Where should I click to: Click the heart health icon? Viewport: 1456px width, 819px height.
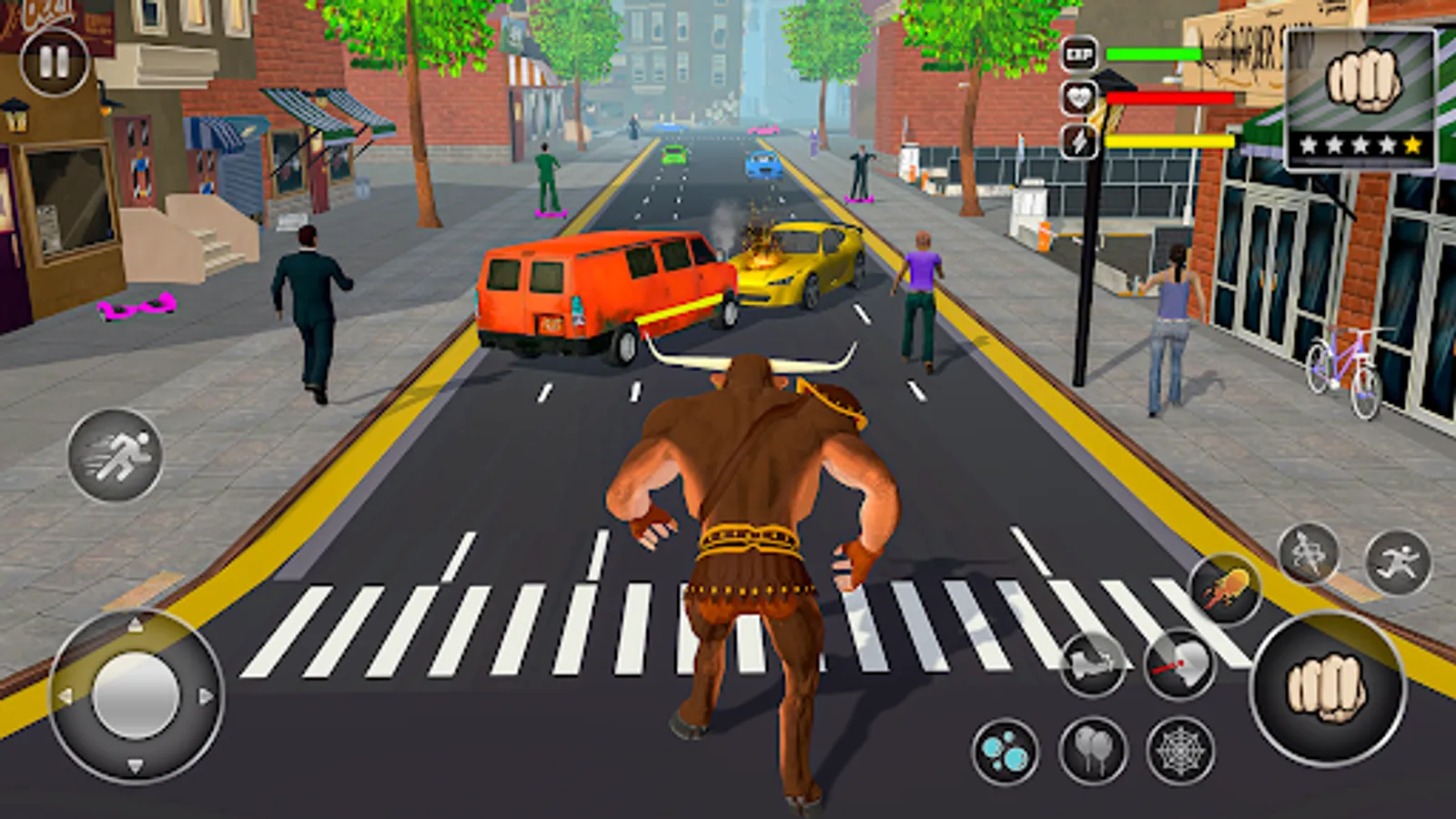click(x=1077, y=97)
